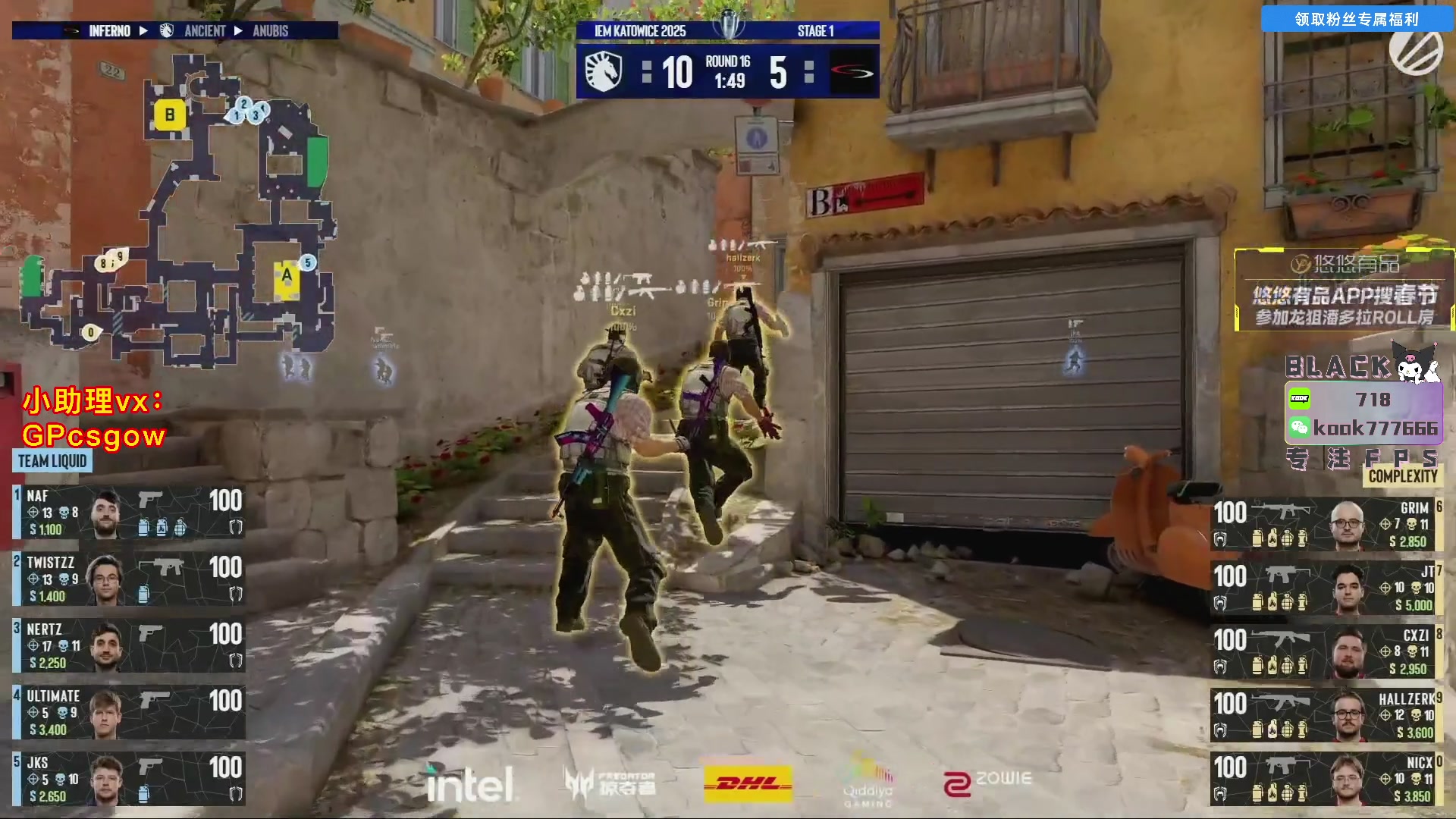Select Twistzz's player card

129,579
